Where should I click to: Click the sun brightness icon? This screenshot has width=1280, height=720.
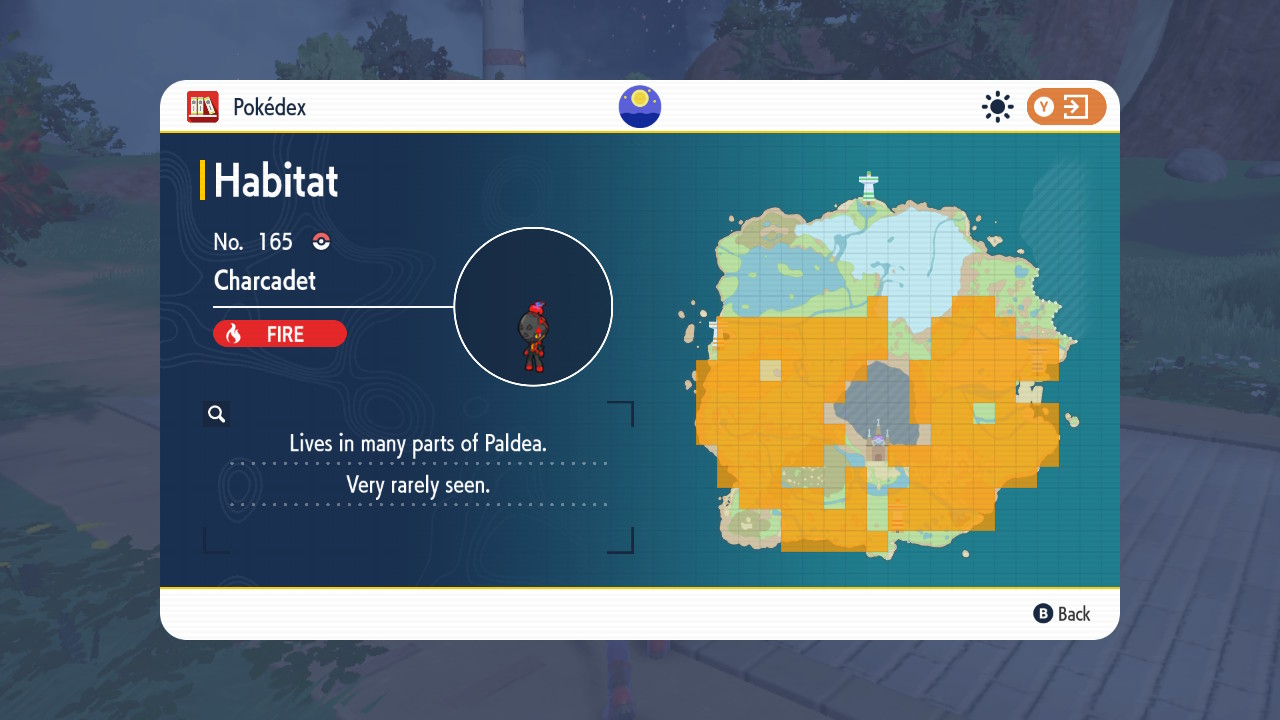[997, 106]
